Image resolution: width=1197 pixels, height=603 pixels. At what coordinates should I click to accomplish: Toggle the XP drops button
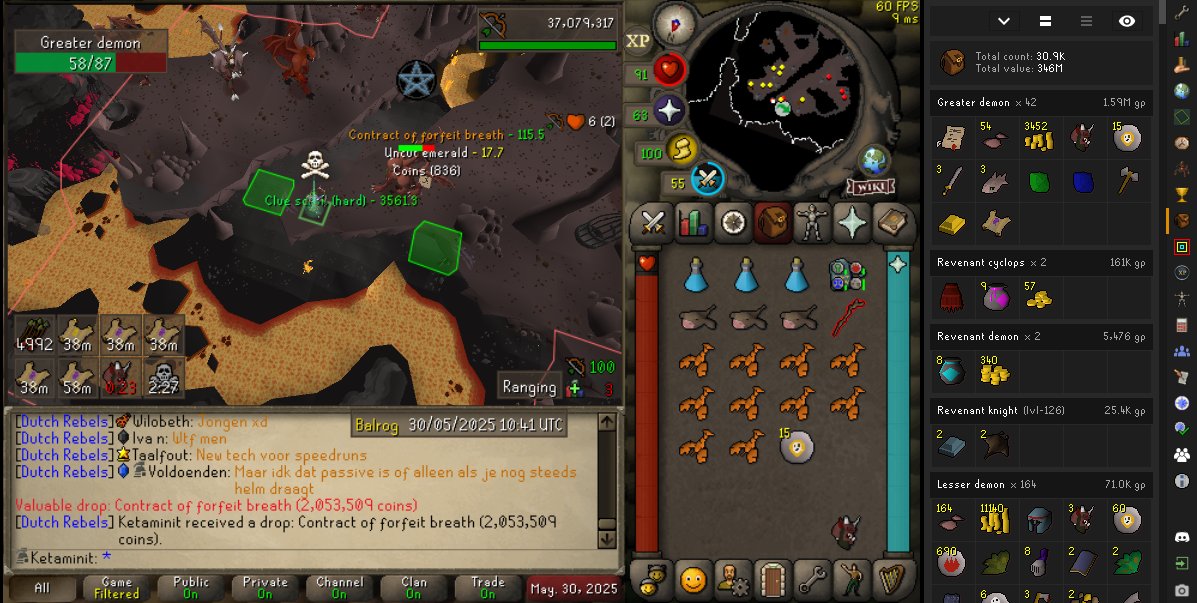coord(637,41)
